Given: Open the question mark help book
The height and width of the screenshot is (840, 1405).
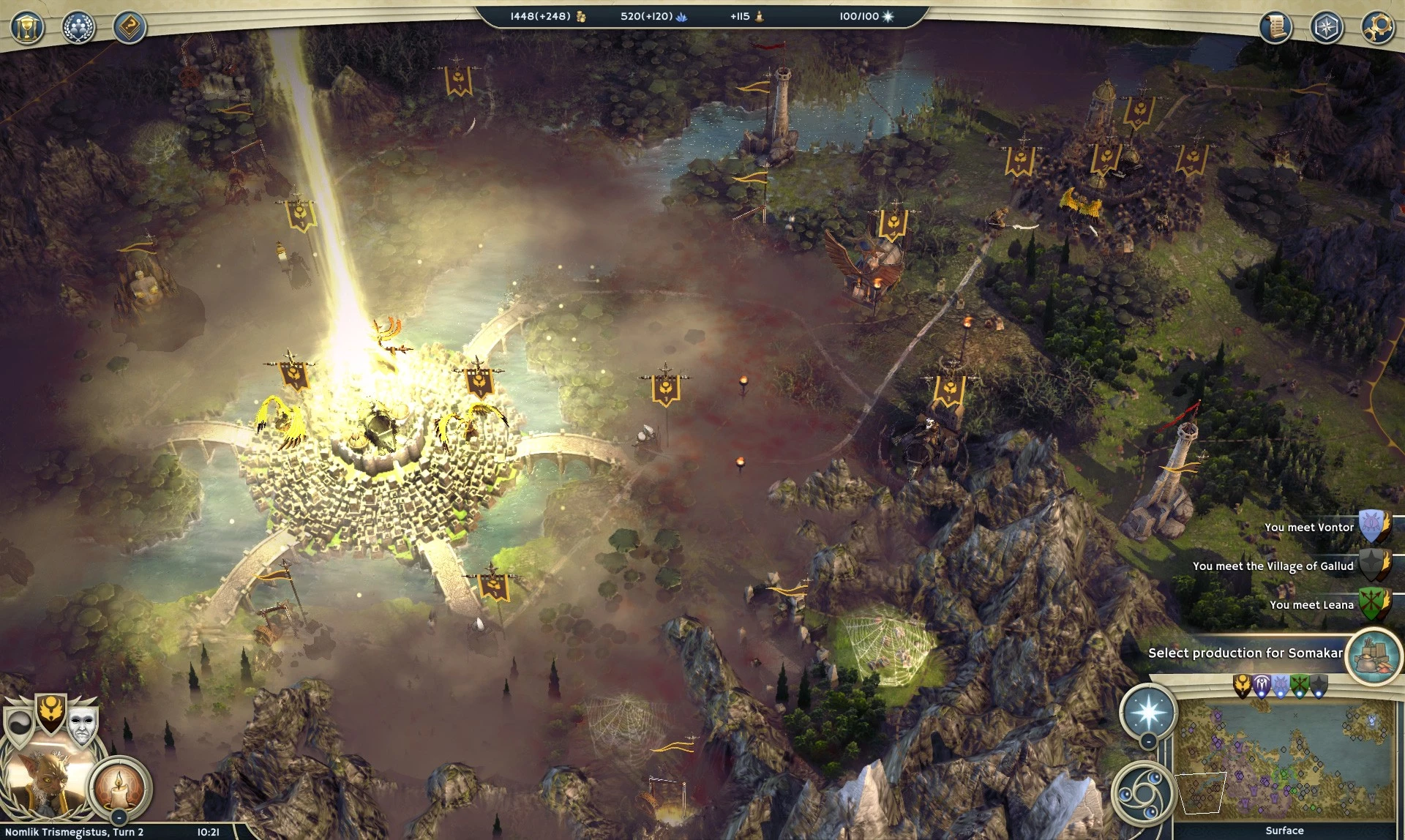Looking at the screenshot, I should 130,28.
